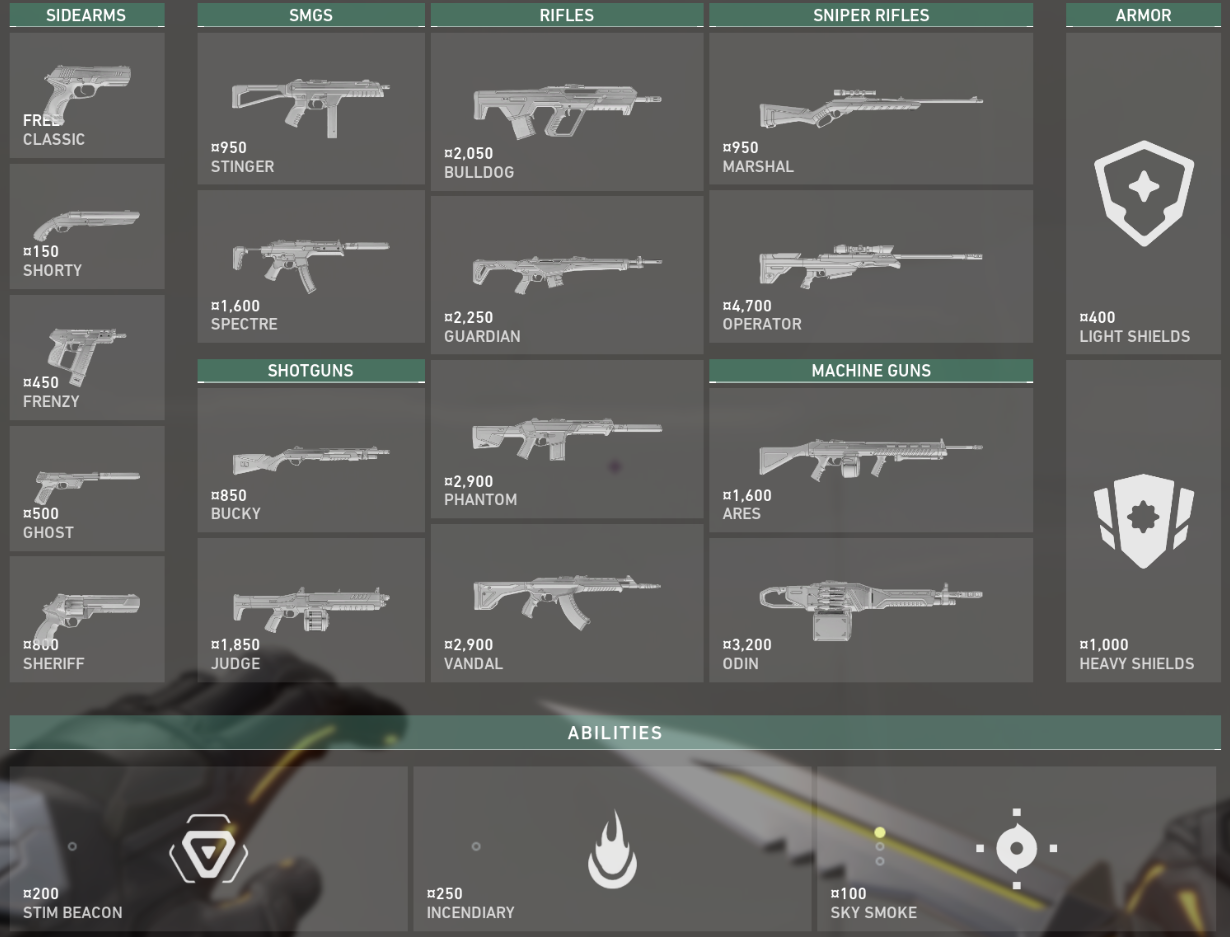Image resolution: width=1230 pixels, height=937 pixels.
Task: Choose the Sheriff revolver
Action: point(87,619)
